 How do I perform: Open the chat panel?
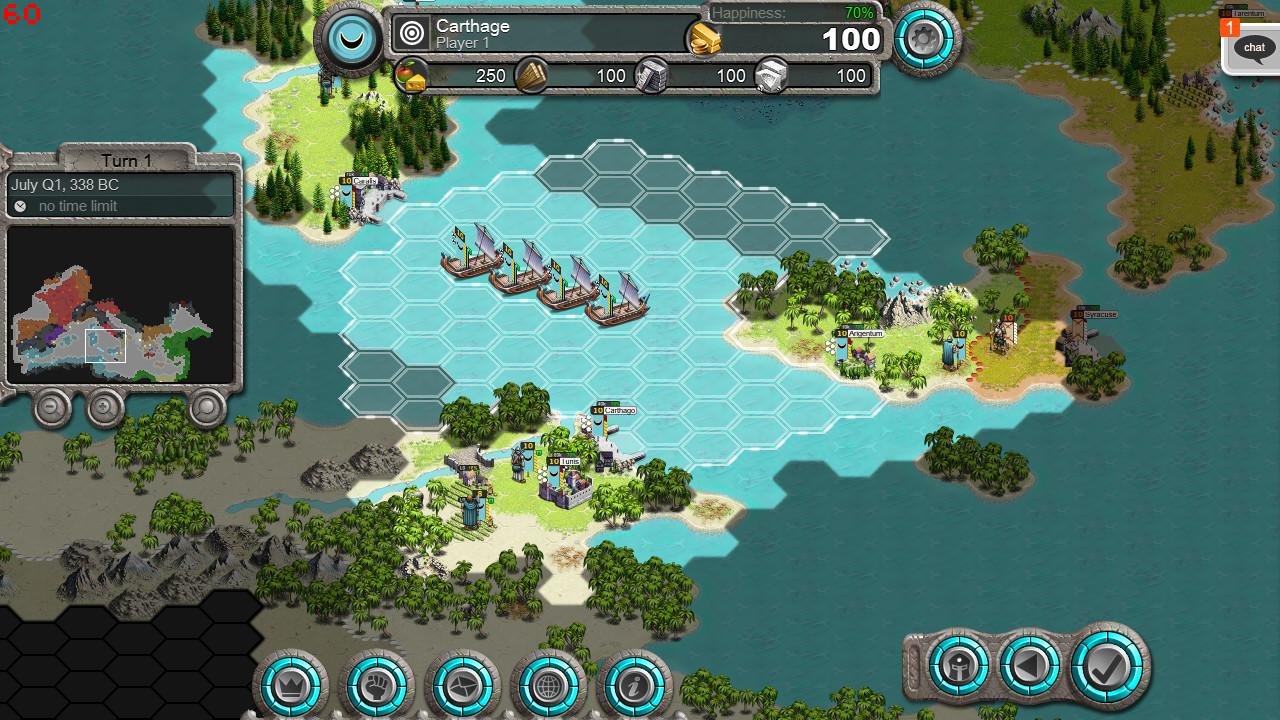[1254, 47]
